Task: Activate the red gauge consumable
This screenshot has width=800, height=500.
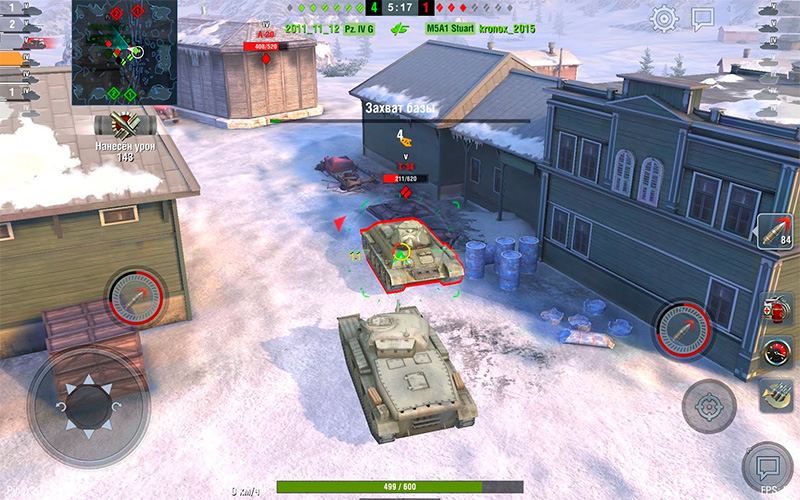Action: (x=775, y=351)
